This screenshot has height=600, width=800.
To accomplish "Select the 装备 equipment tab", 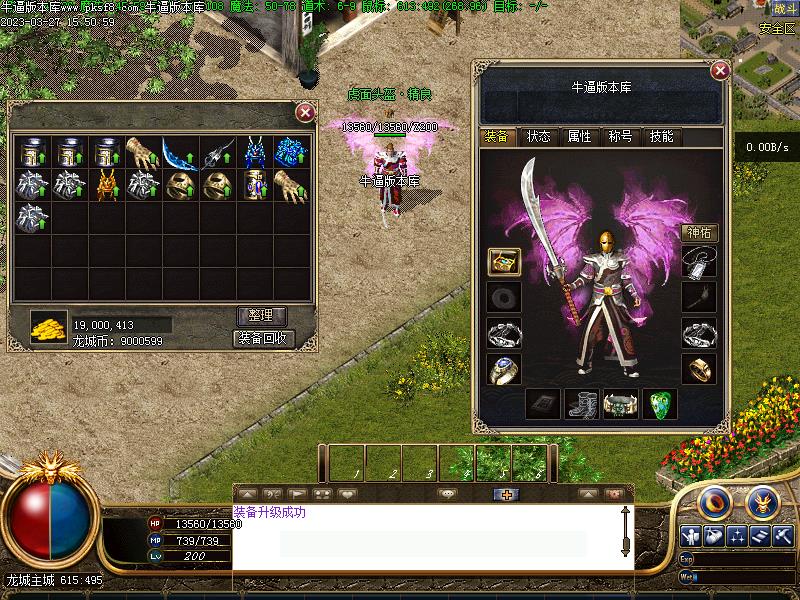I will coord(497,137).
